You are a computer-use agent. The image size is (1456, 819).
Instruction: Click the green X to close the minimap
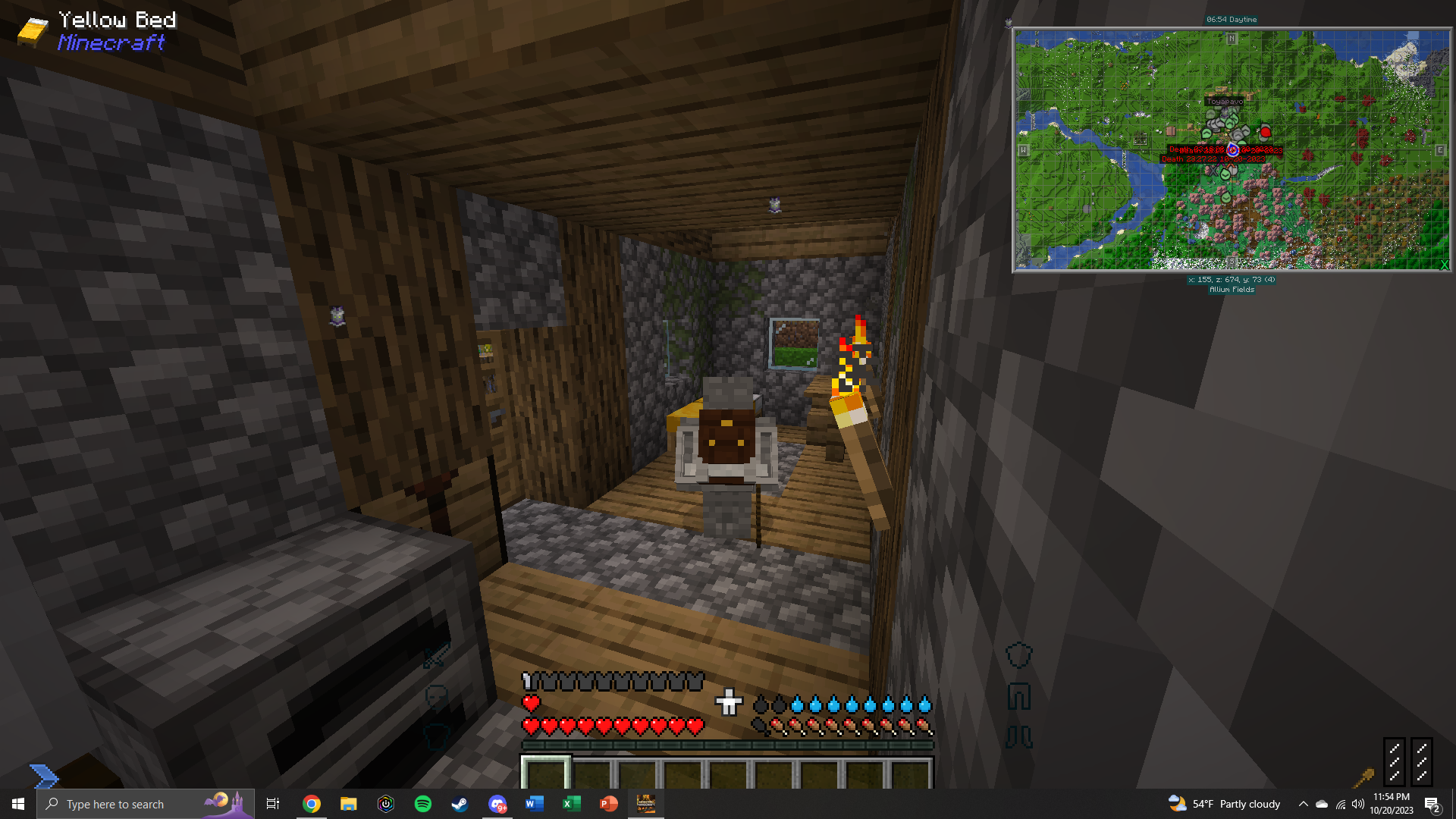[1444, 265]
